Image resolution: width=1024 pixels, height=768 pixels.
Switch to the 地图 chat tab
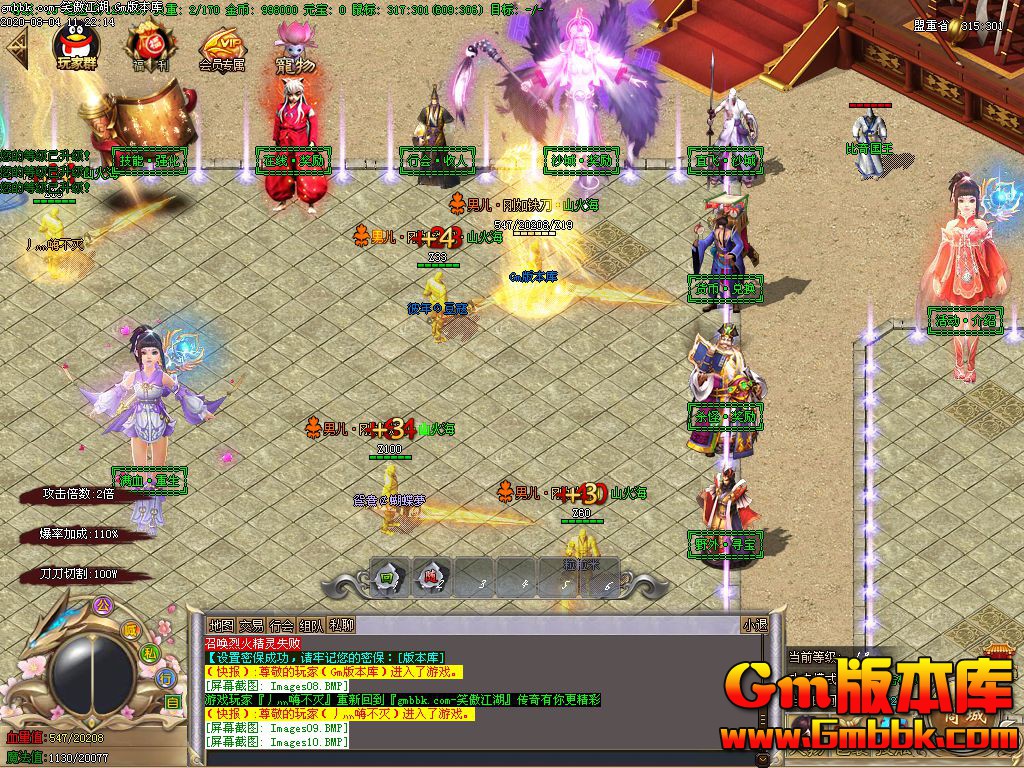tap(221, 625)
